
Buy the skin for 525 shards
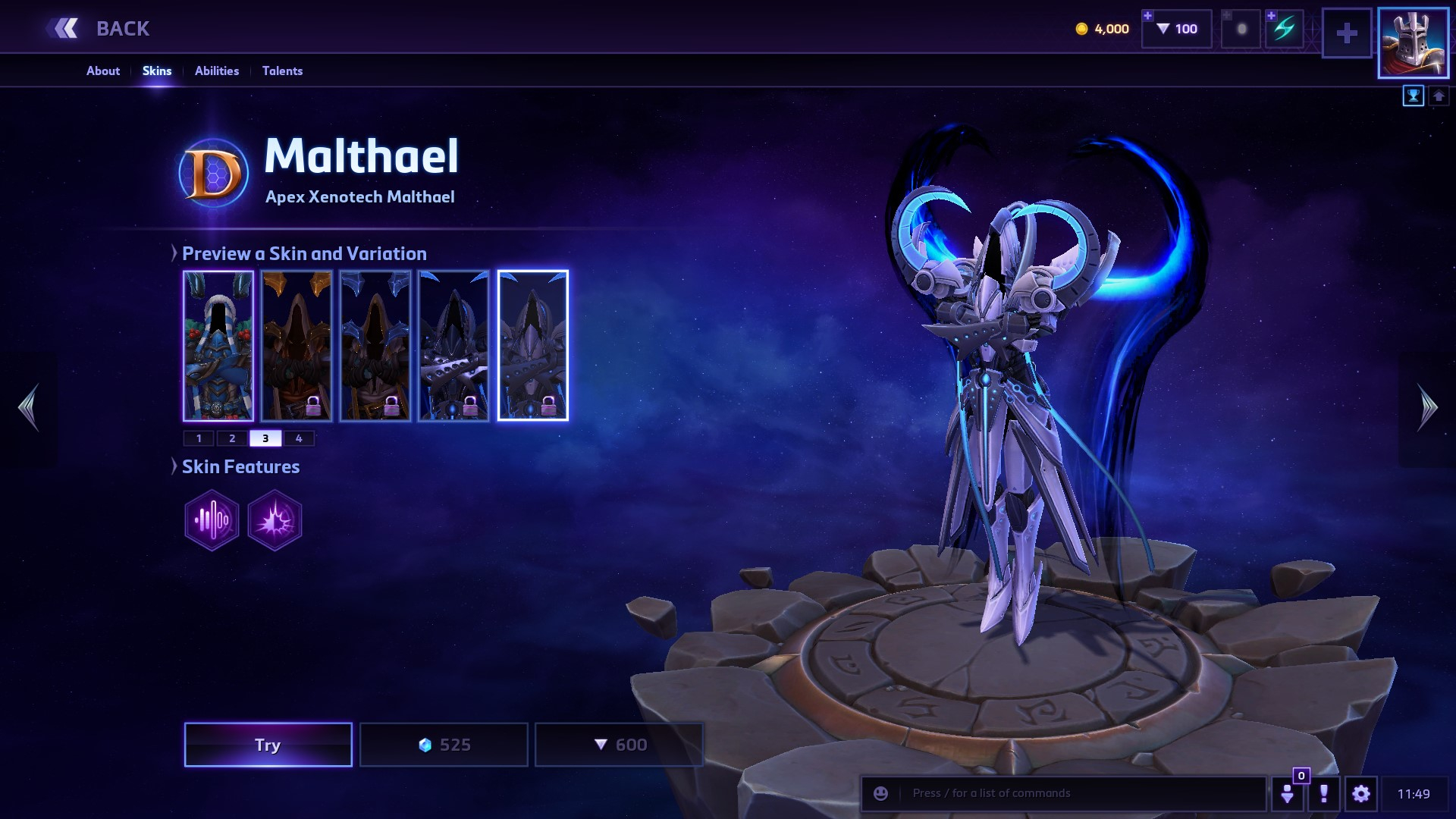coord(444,745)
